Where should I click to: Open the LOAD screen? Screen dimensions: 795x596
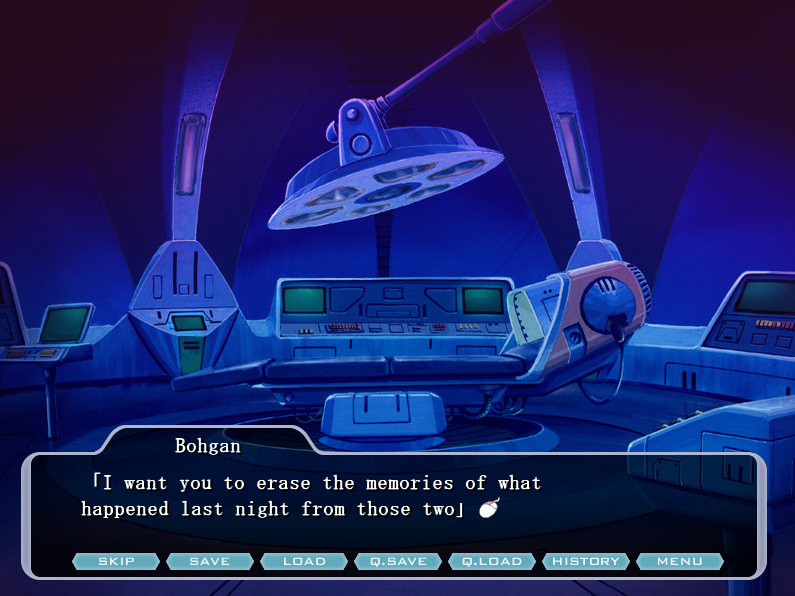coord(304,561)
